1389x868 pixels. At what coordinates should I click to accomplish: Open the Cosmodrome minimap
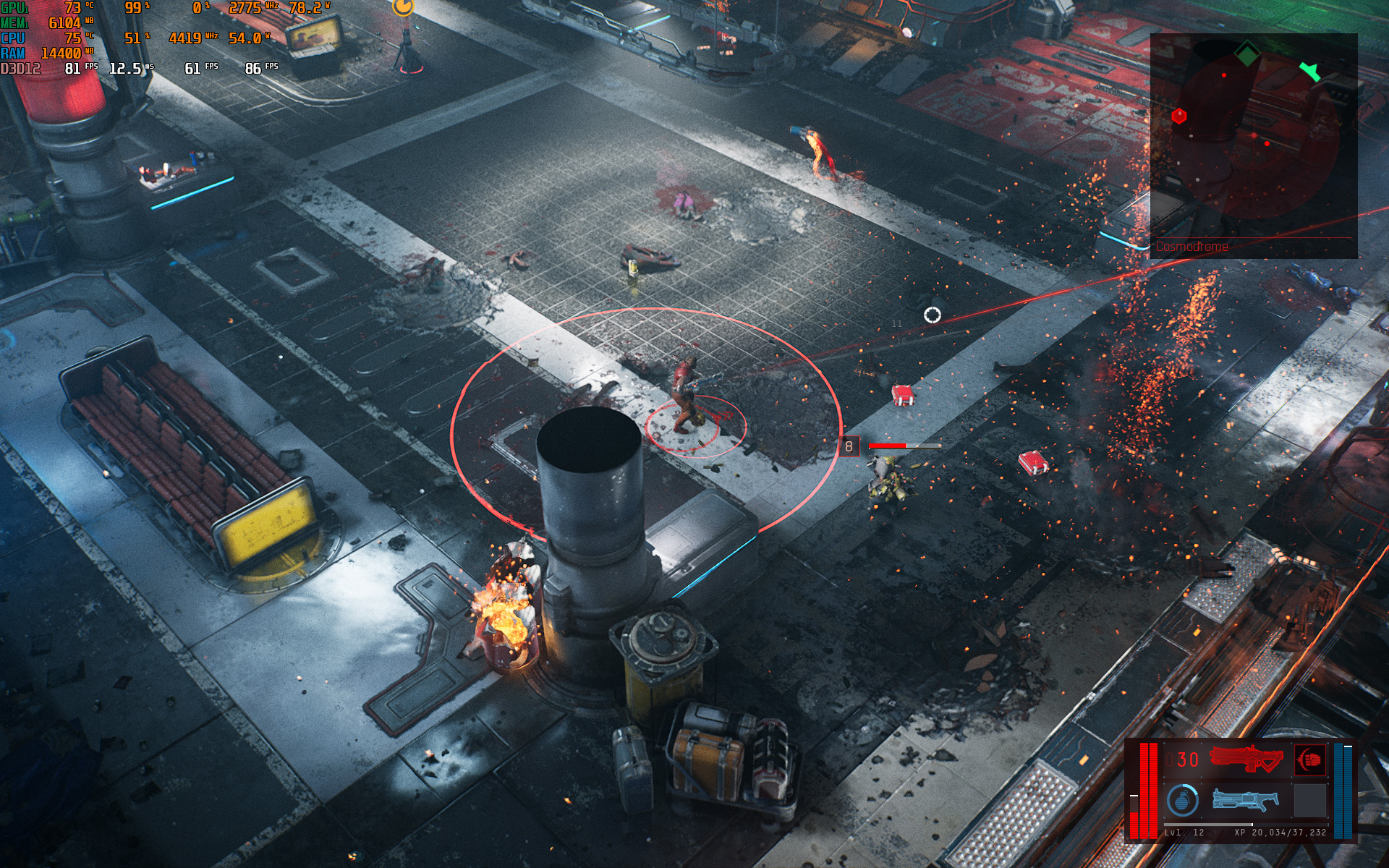tap(1253, 145)
